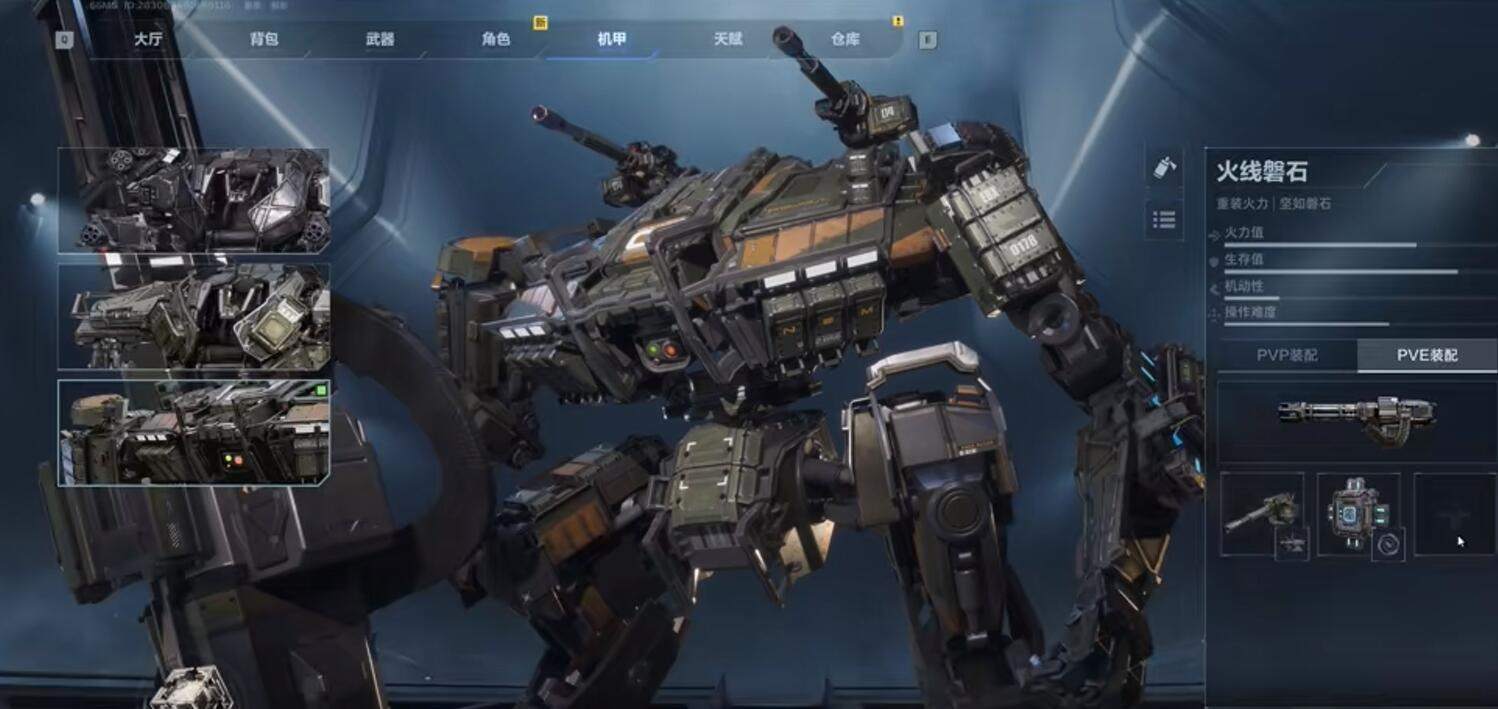Go to the 武器 (Weapons) tab
This screenshot has height=709, width=1498.
click(380, 40)
